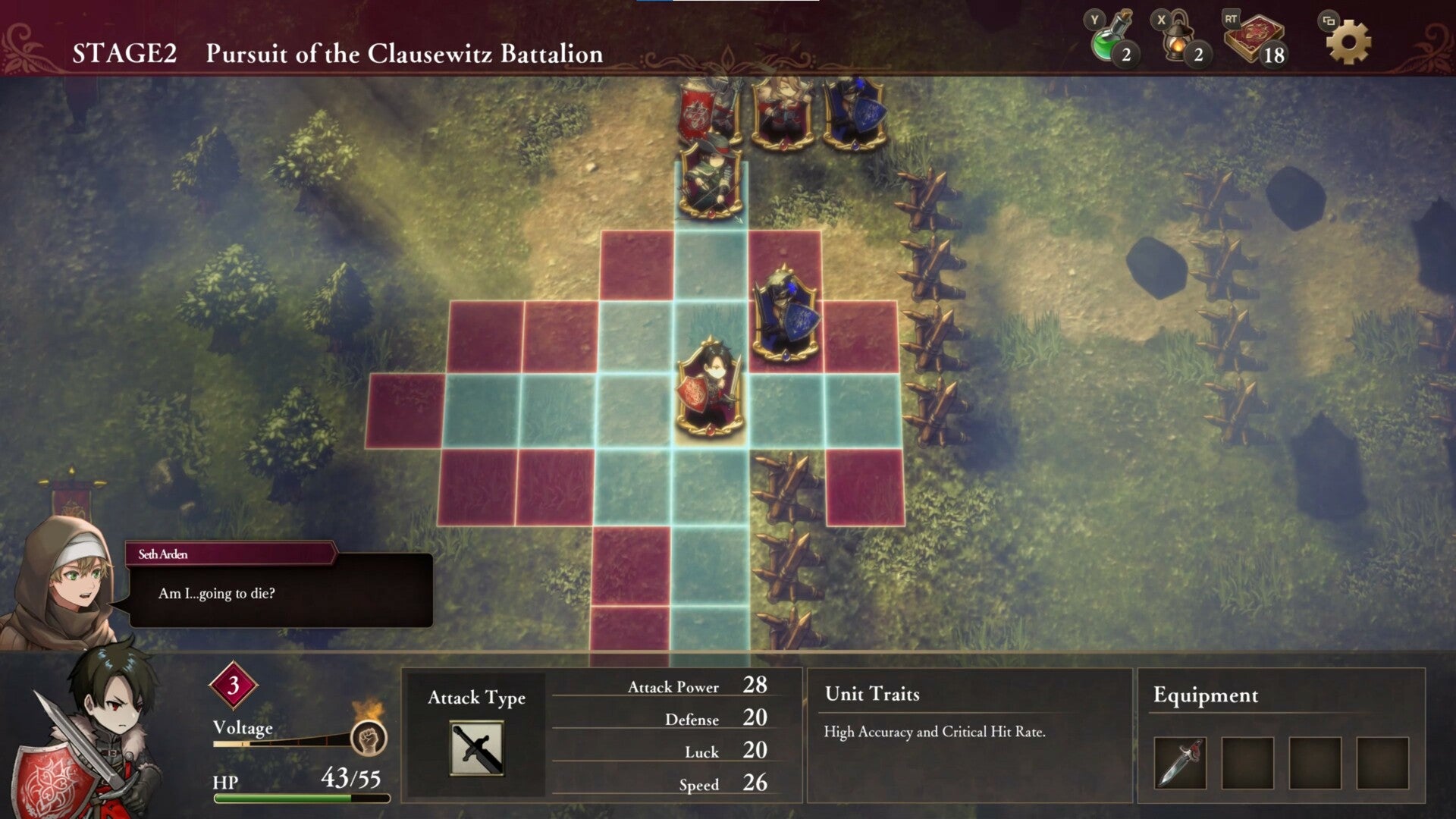This screenshot has height=819, width=1456.
Task: Open the Equipment panel header
Action: (1204, 694)
